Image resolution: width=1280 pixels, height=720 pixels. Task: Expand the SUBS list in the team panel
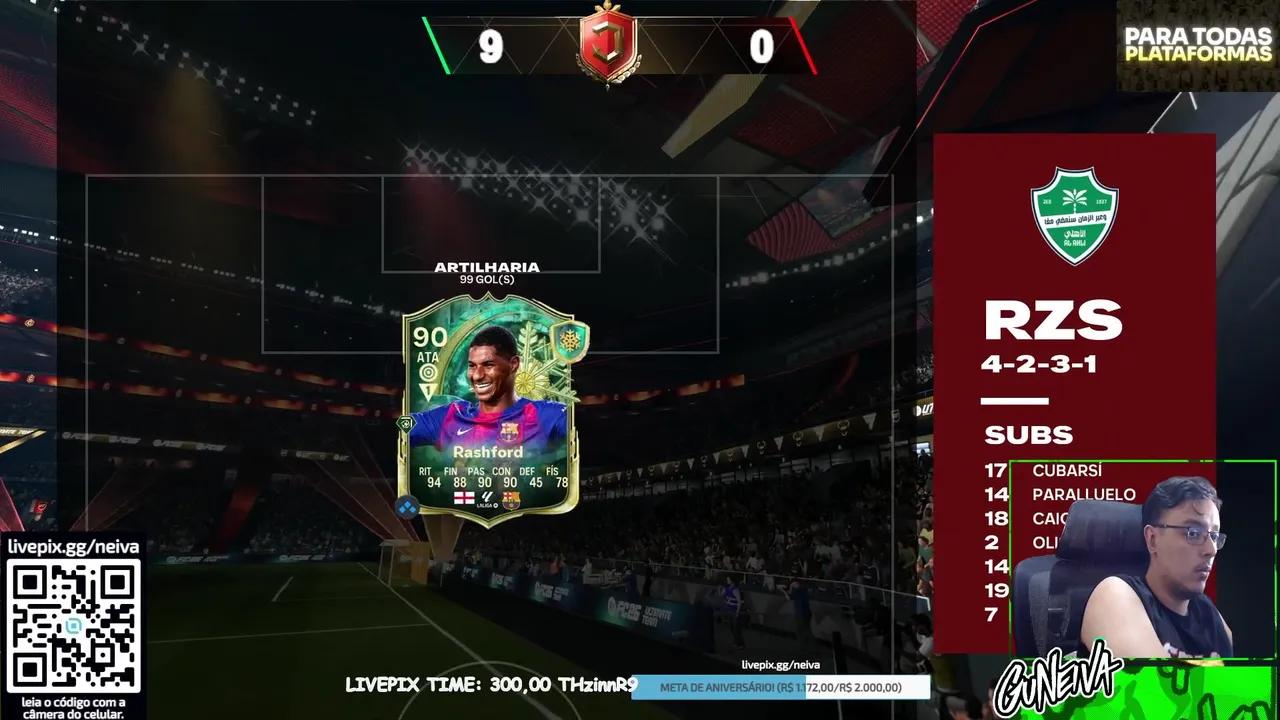tap(1028, 435)
